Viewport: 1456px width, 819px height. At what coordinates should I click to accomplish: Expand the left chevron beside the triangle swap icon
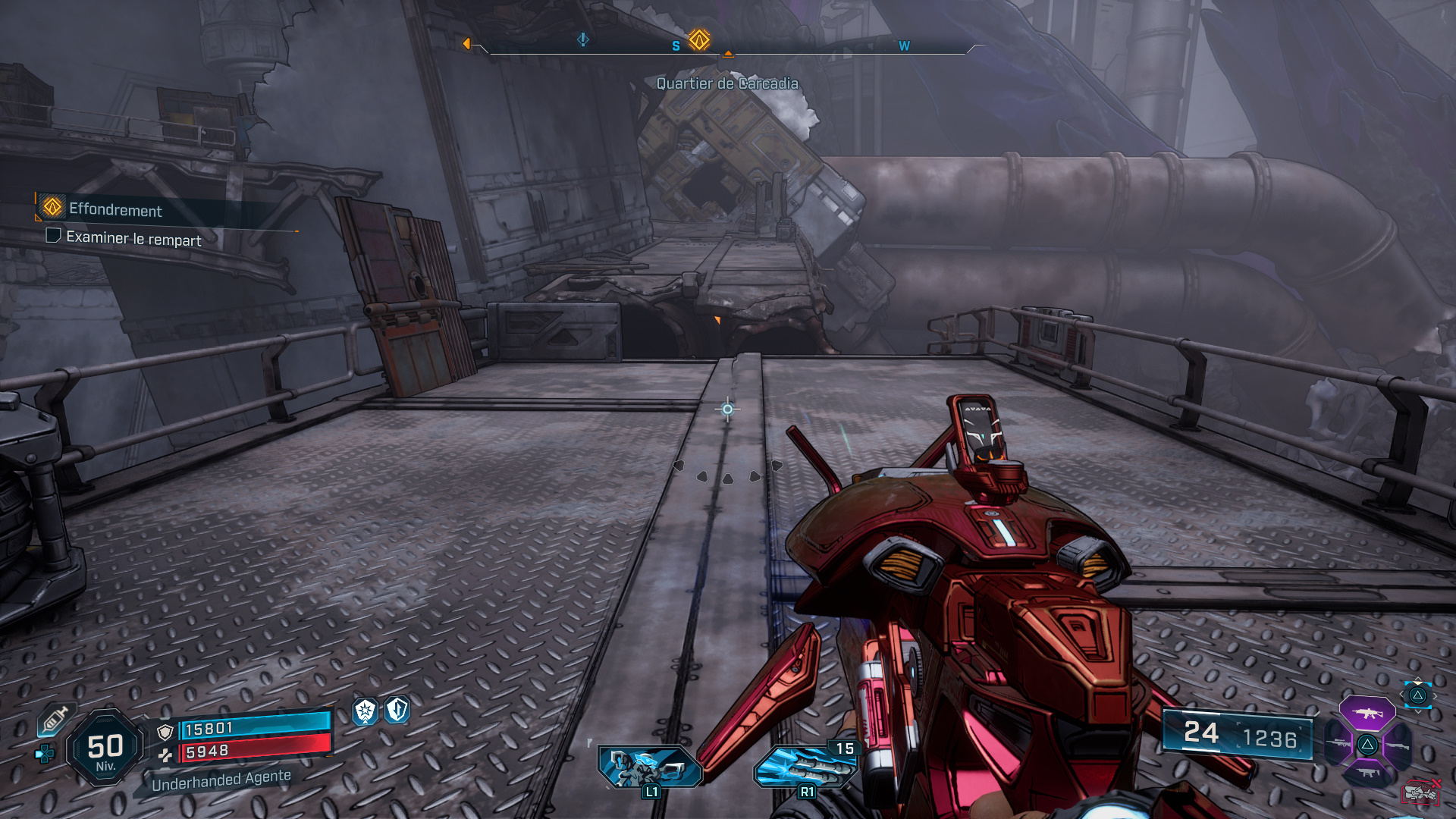pos(1402,695)
